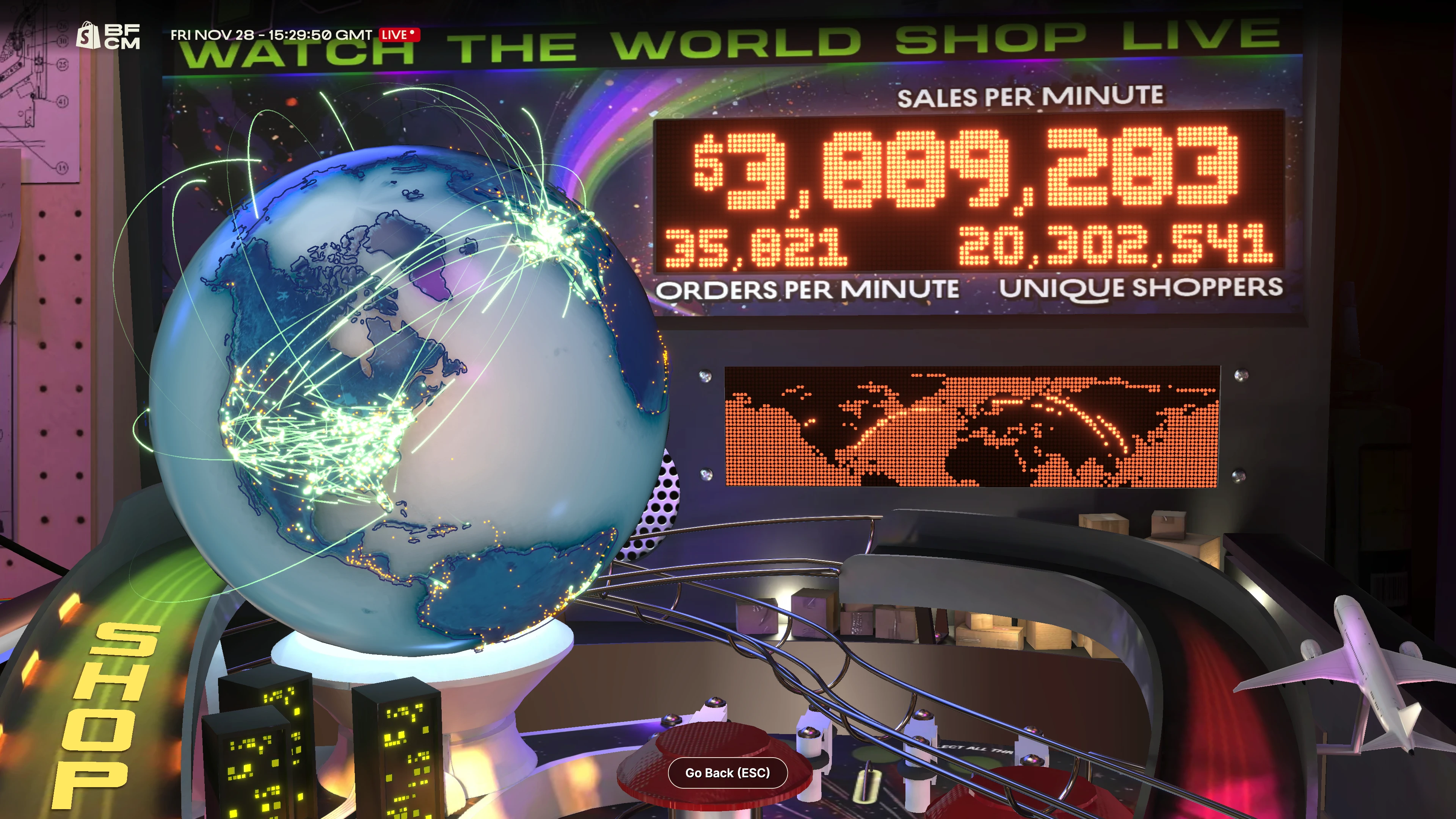
Task: Click the Go Back (ESC) button
Action: (x=728, y=773)
